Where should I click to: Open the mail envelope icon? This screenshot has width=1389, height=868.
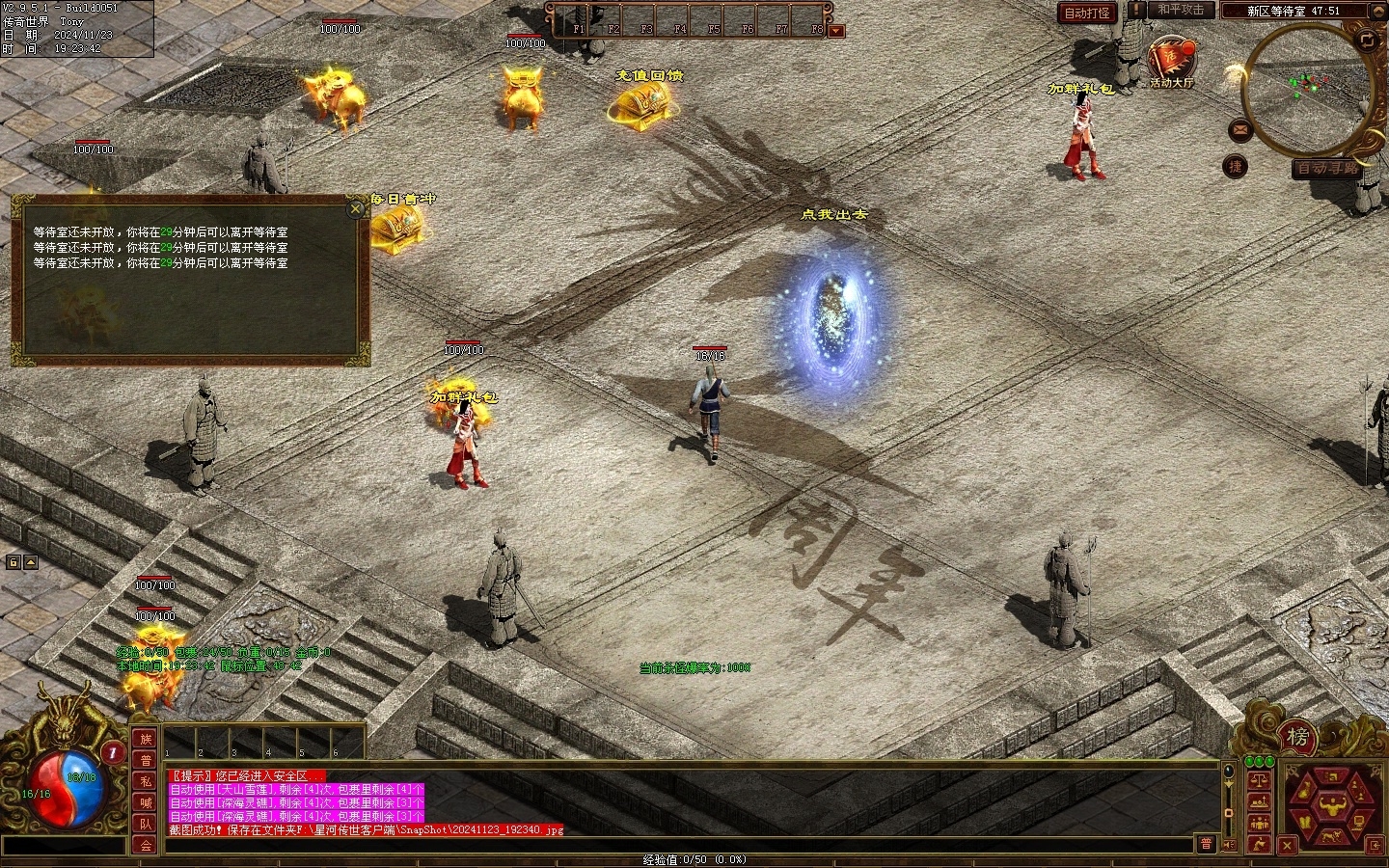pos(1239,129)
